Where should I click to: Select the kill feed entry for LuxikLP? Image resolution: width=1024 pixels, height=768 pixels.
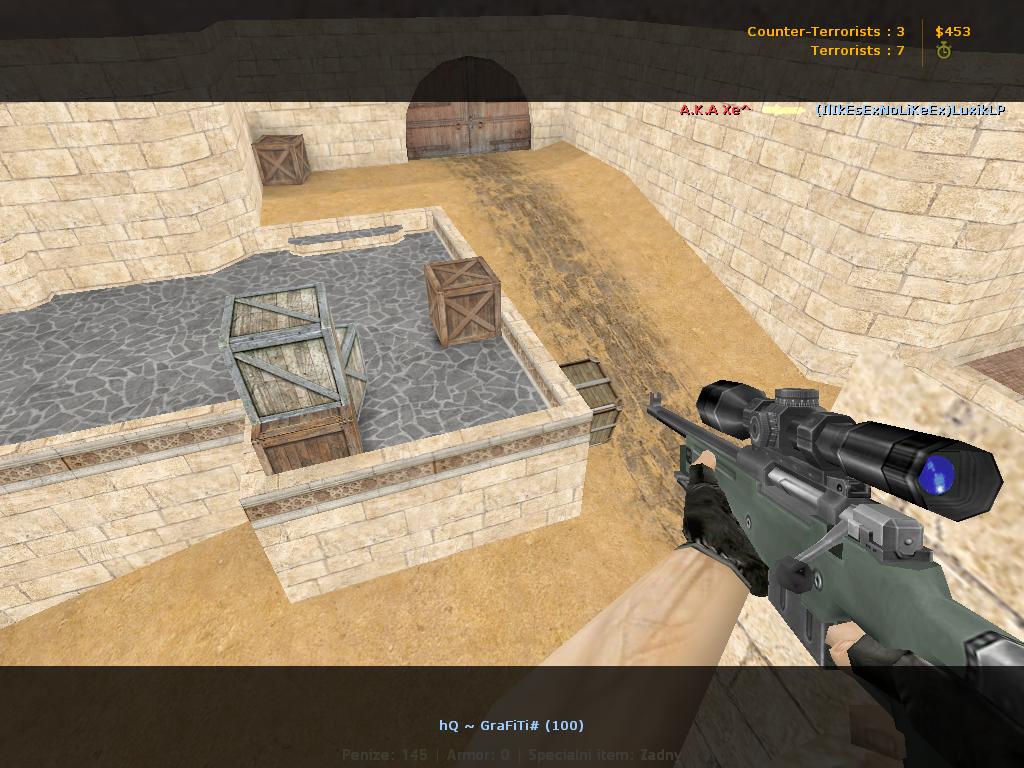(909, 110)
